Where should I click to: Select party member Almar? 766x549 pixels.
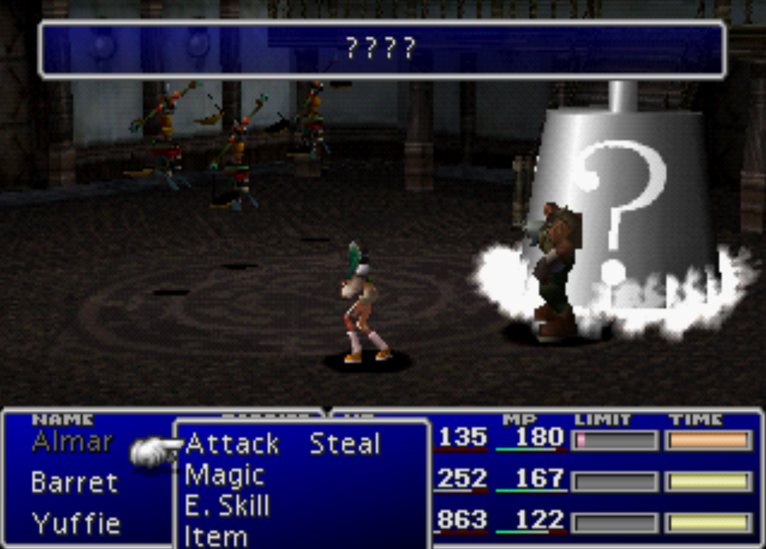click(x=72, y=441)
